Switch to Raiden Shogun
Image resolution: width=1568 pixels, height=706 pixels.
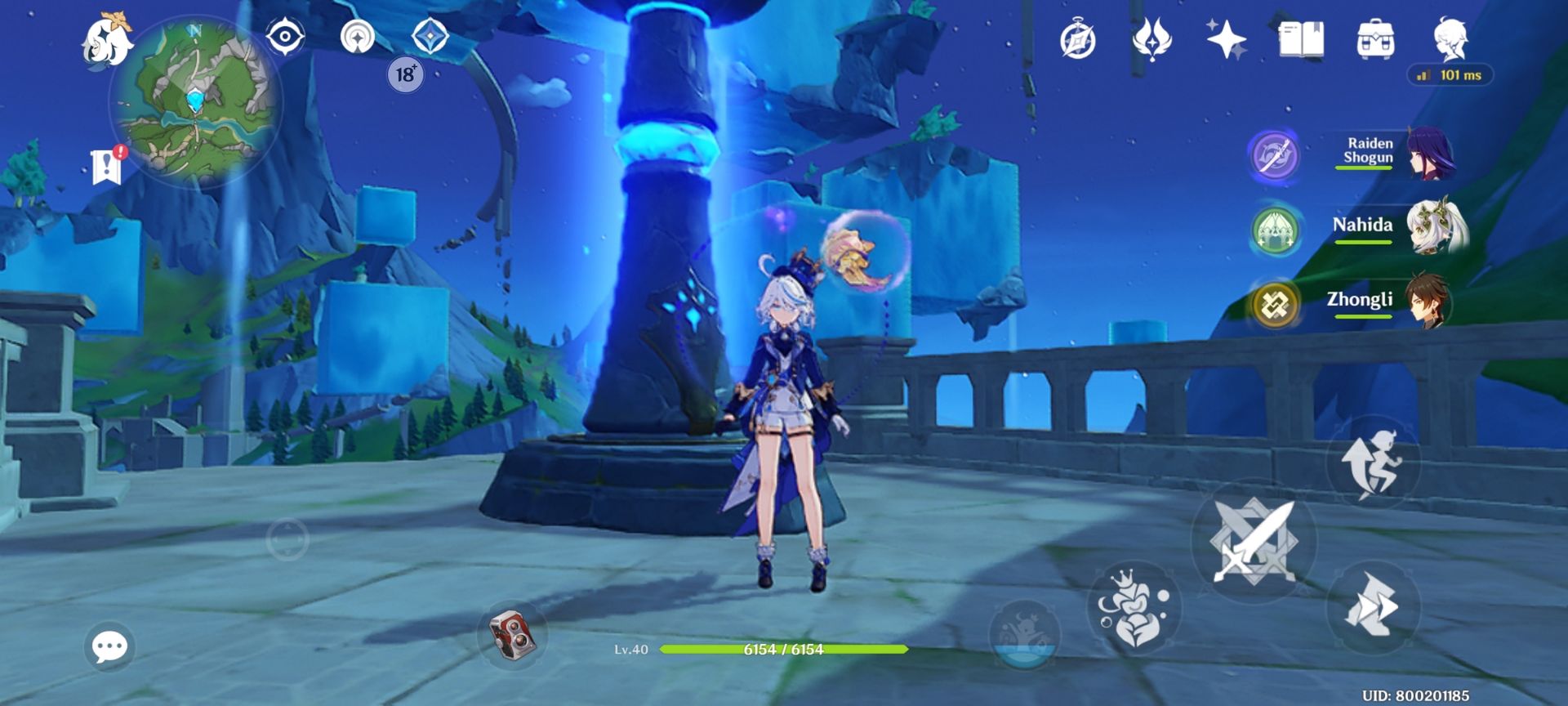click(1388, 153)
